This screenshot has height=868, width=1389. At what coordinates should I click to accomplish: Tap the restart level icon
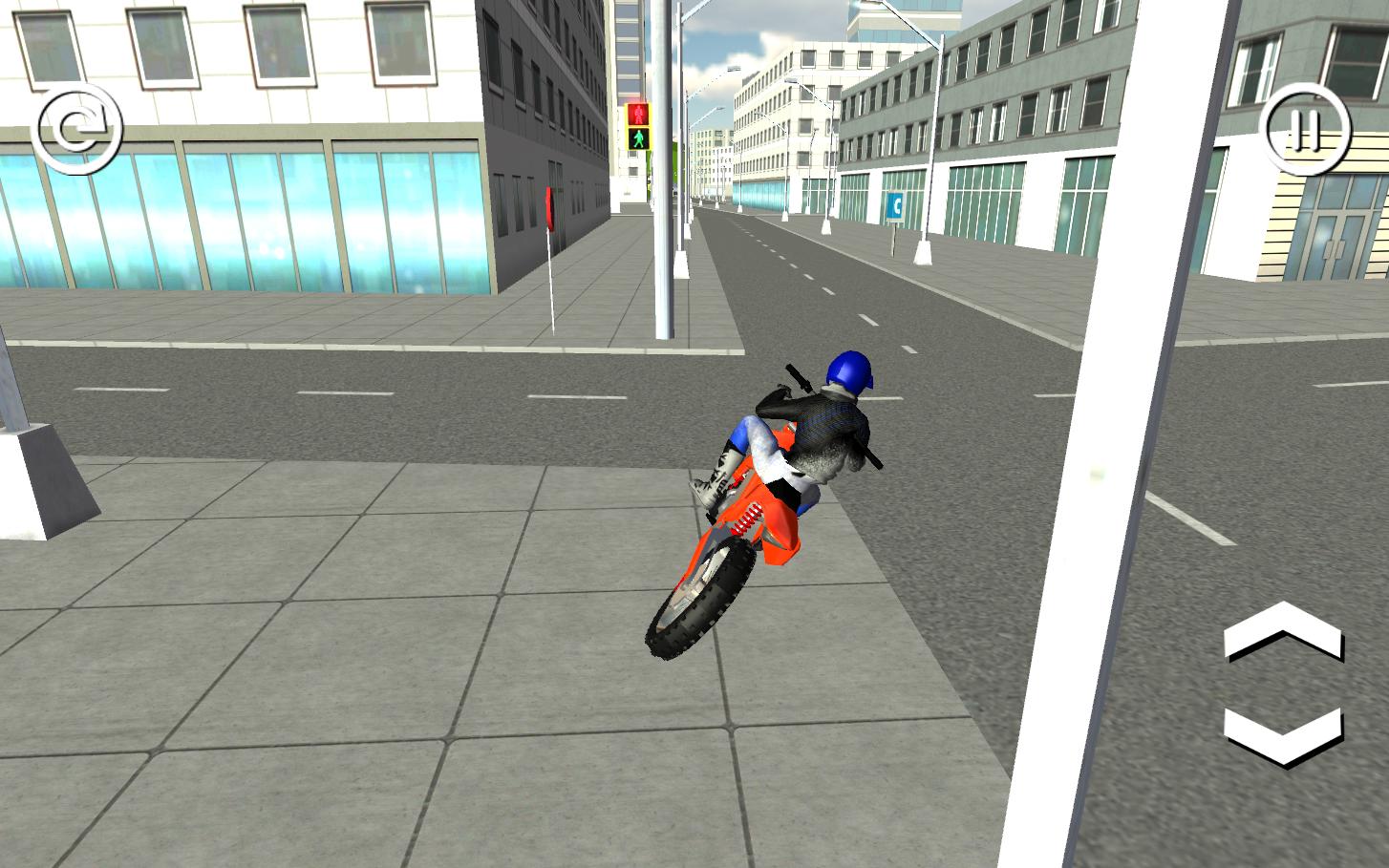(81, 127)
